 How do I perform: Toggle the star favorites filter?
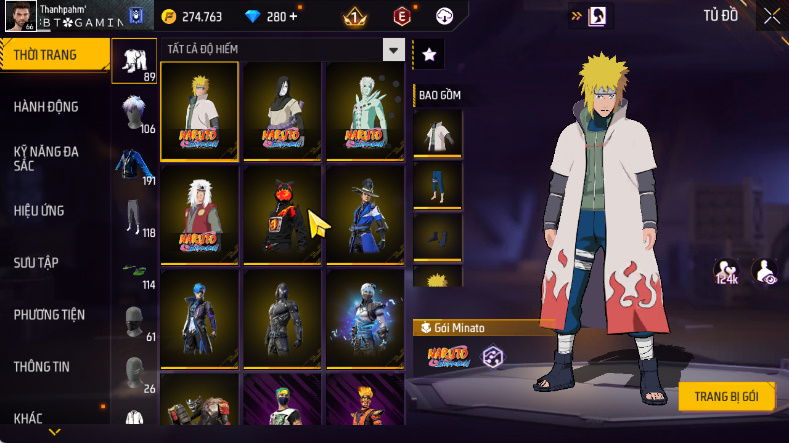pyautogui.click(x=429, y=55)
